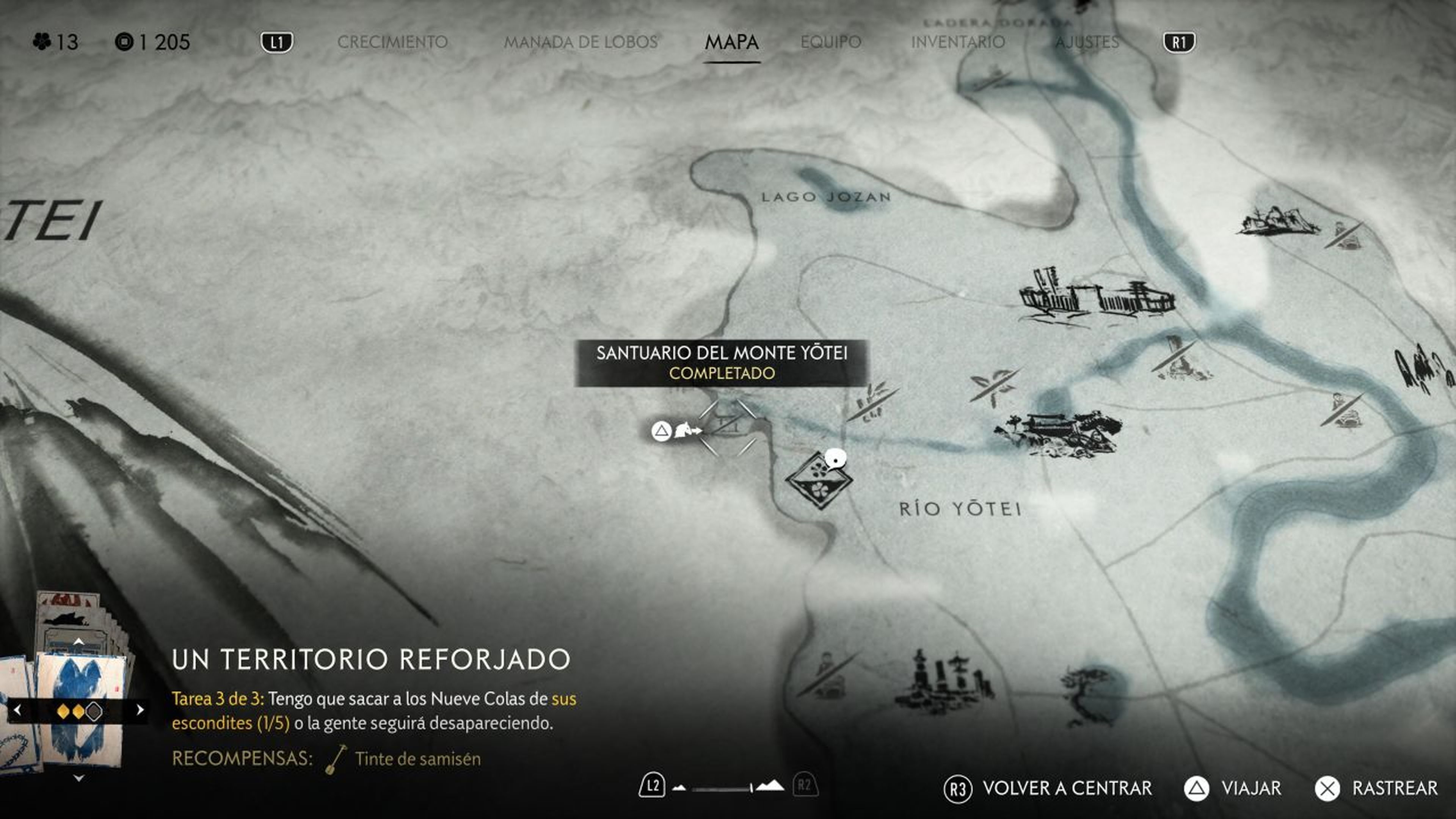Open the white speech bubble map marker
Viewport: 1456px width, 819px height.
point(836,460)
